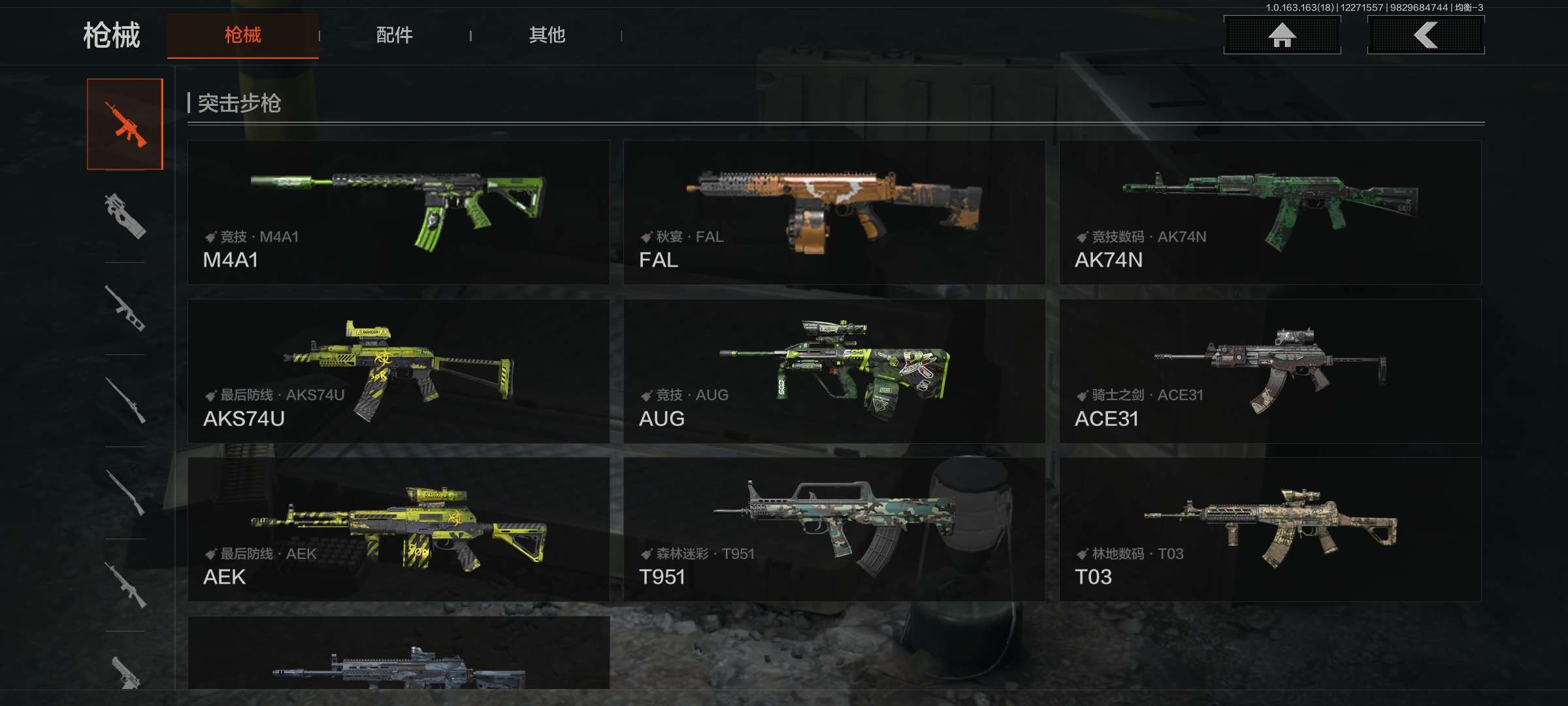1568x706 pixels.
Task: Open the 配件 tab
Action: tap(395, 35)
